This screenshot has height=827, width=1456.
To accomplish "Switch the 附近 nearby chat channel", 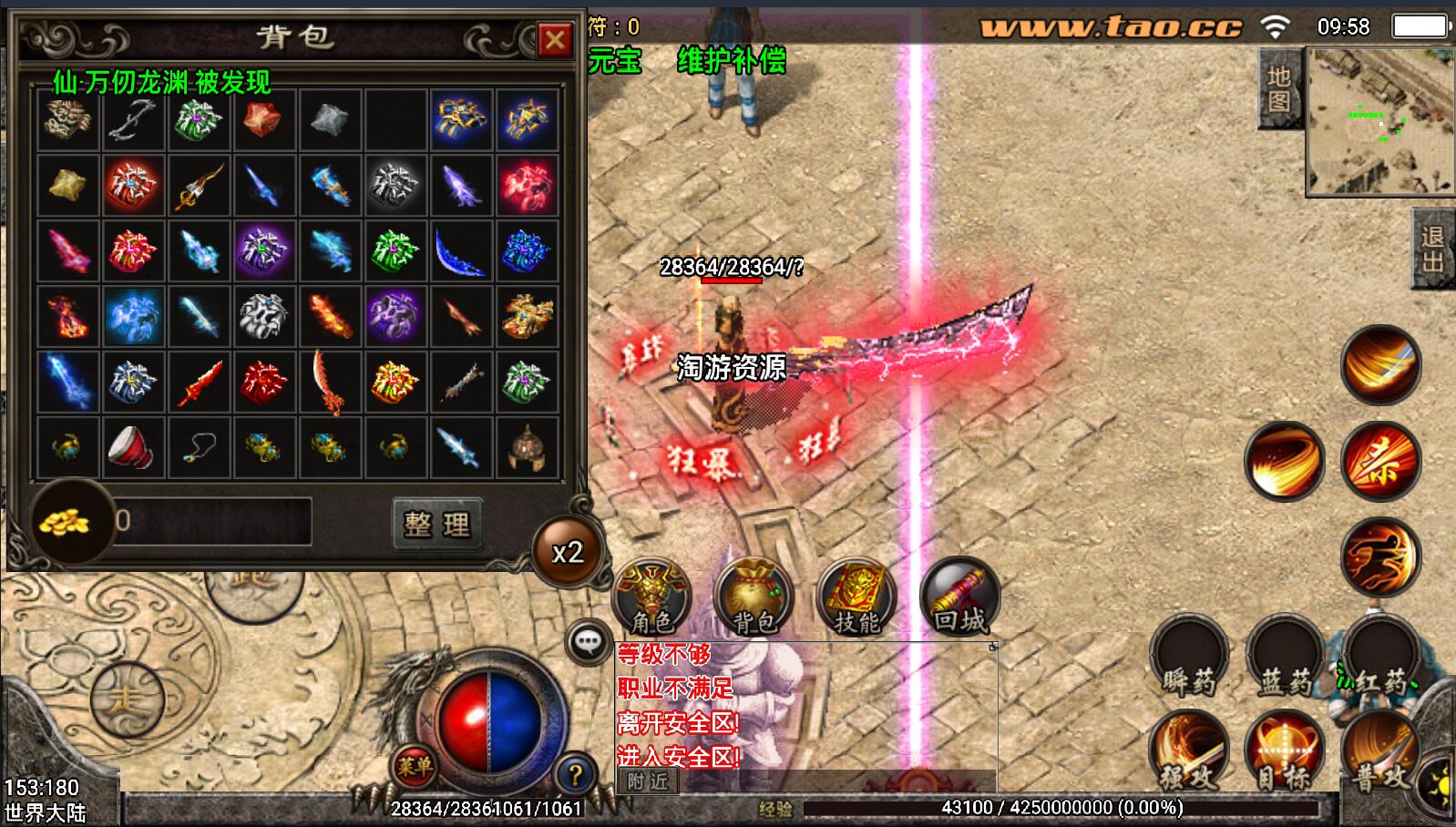I will pyautogui.click(x=648, y=781).
